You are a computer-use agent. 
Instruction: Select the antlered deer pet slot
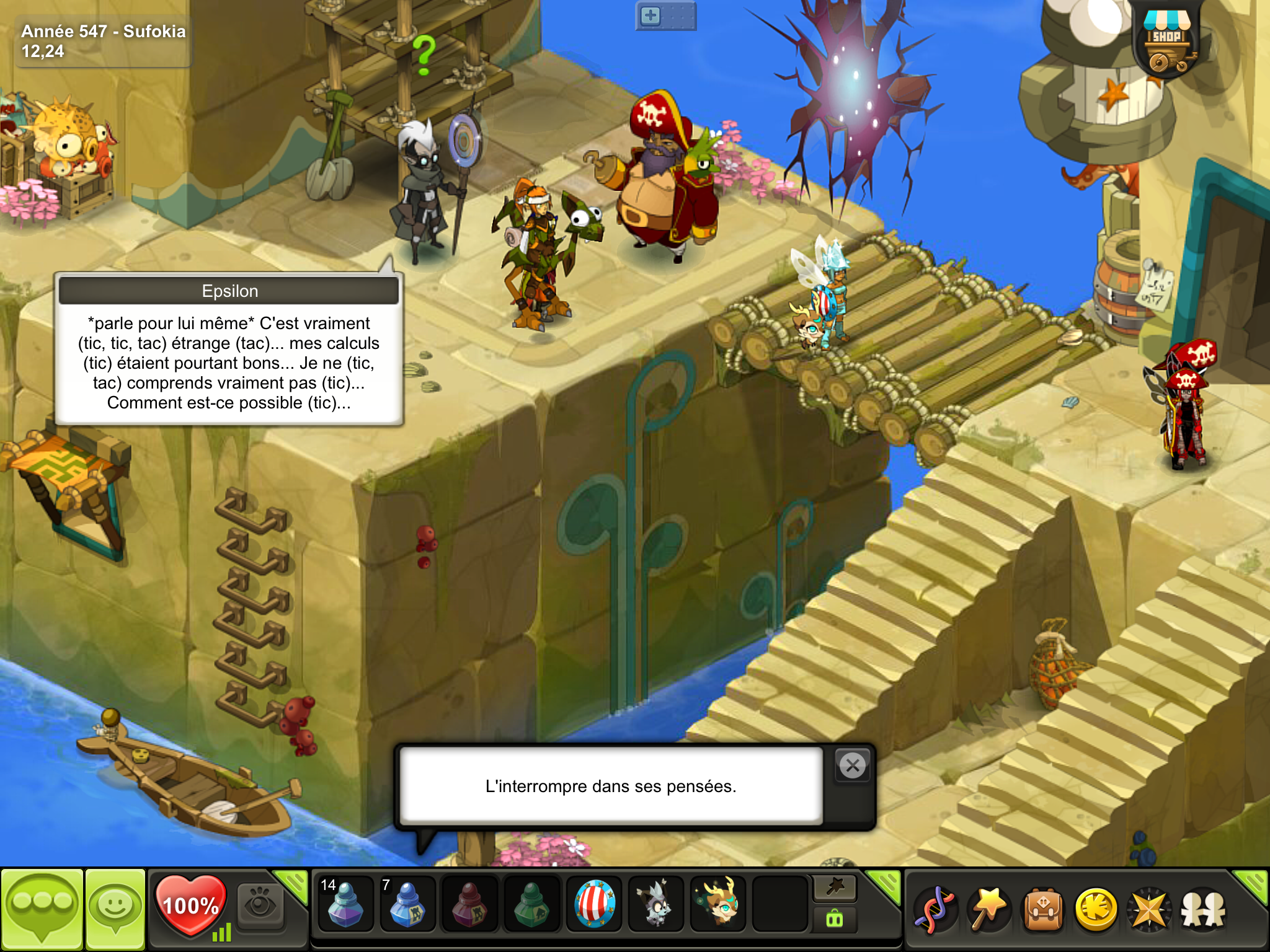pyautogui.click(x=718, y=904)
